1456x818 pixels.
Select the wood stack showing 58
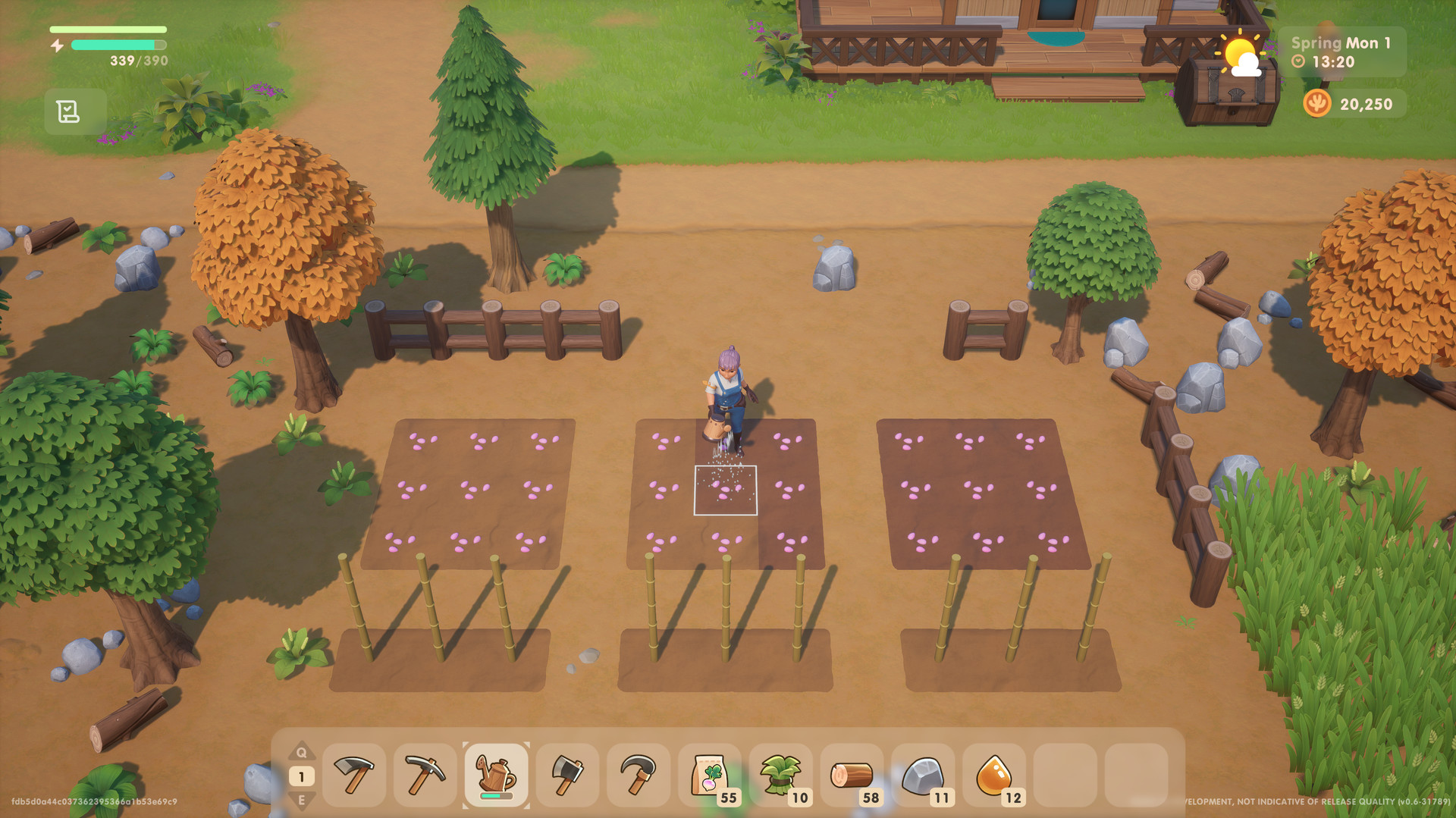[852, 775]
